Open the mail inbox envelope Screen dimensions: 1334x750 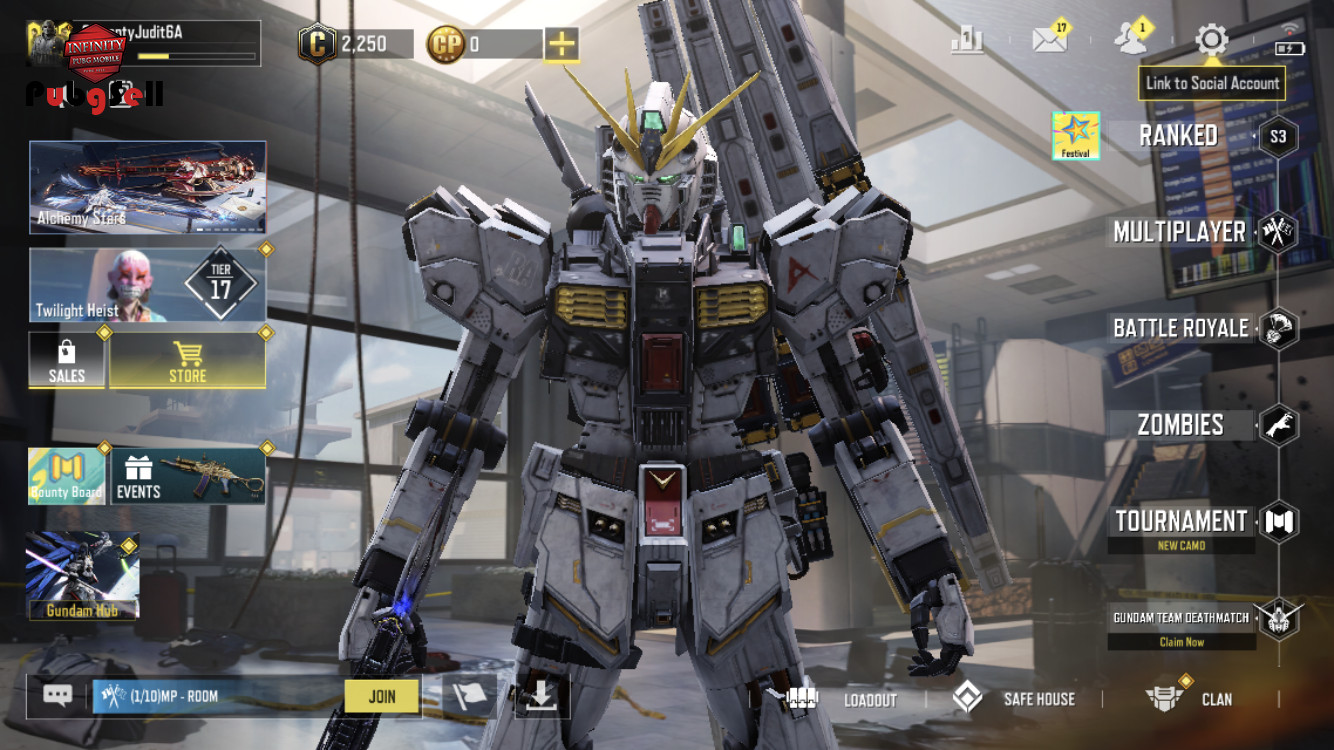coord(1049,40)
